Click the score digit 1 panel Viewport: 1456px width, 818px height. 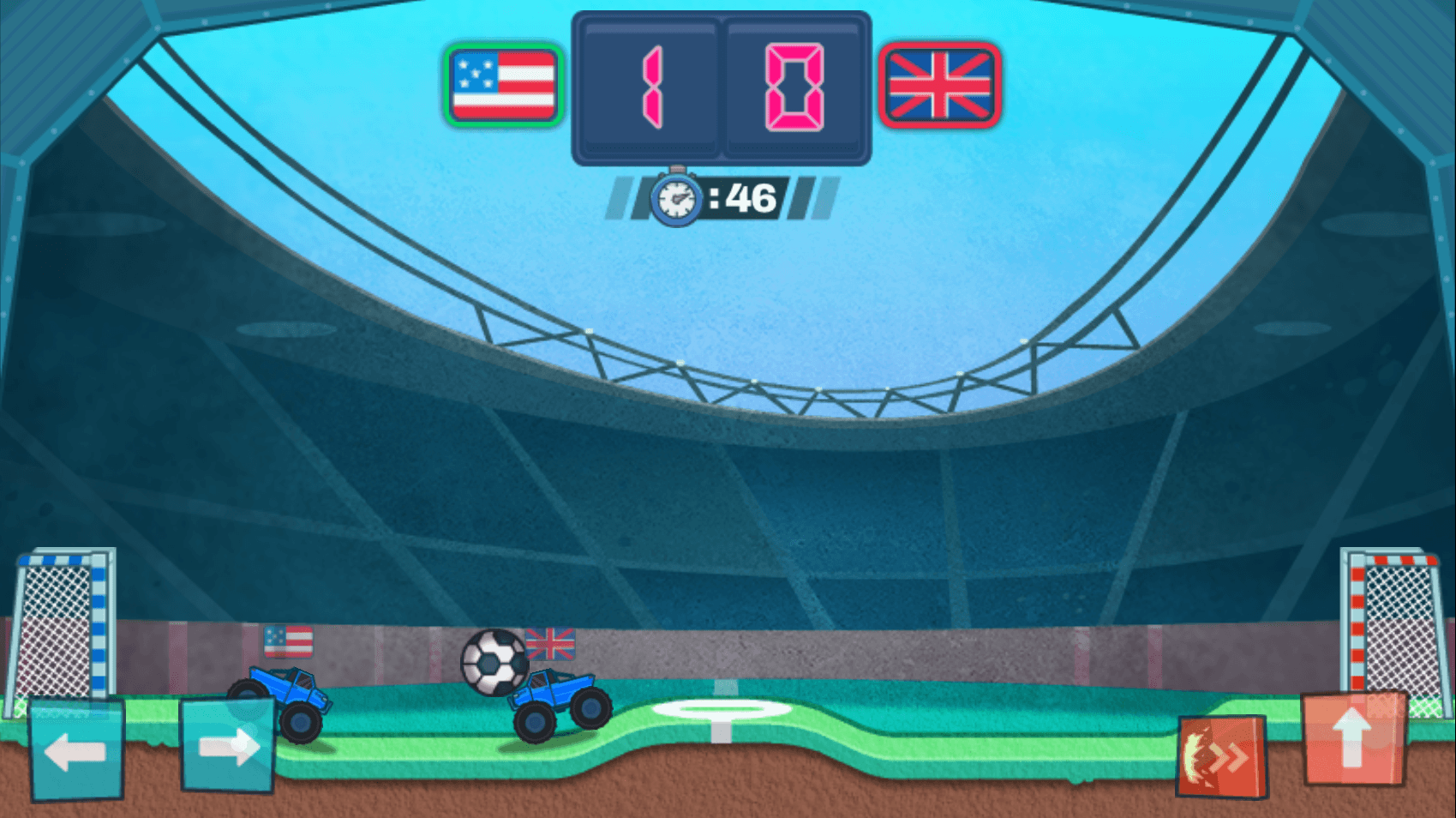point(650,86)
